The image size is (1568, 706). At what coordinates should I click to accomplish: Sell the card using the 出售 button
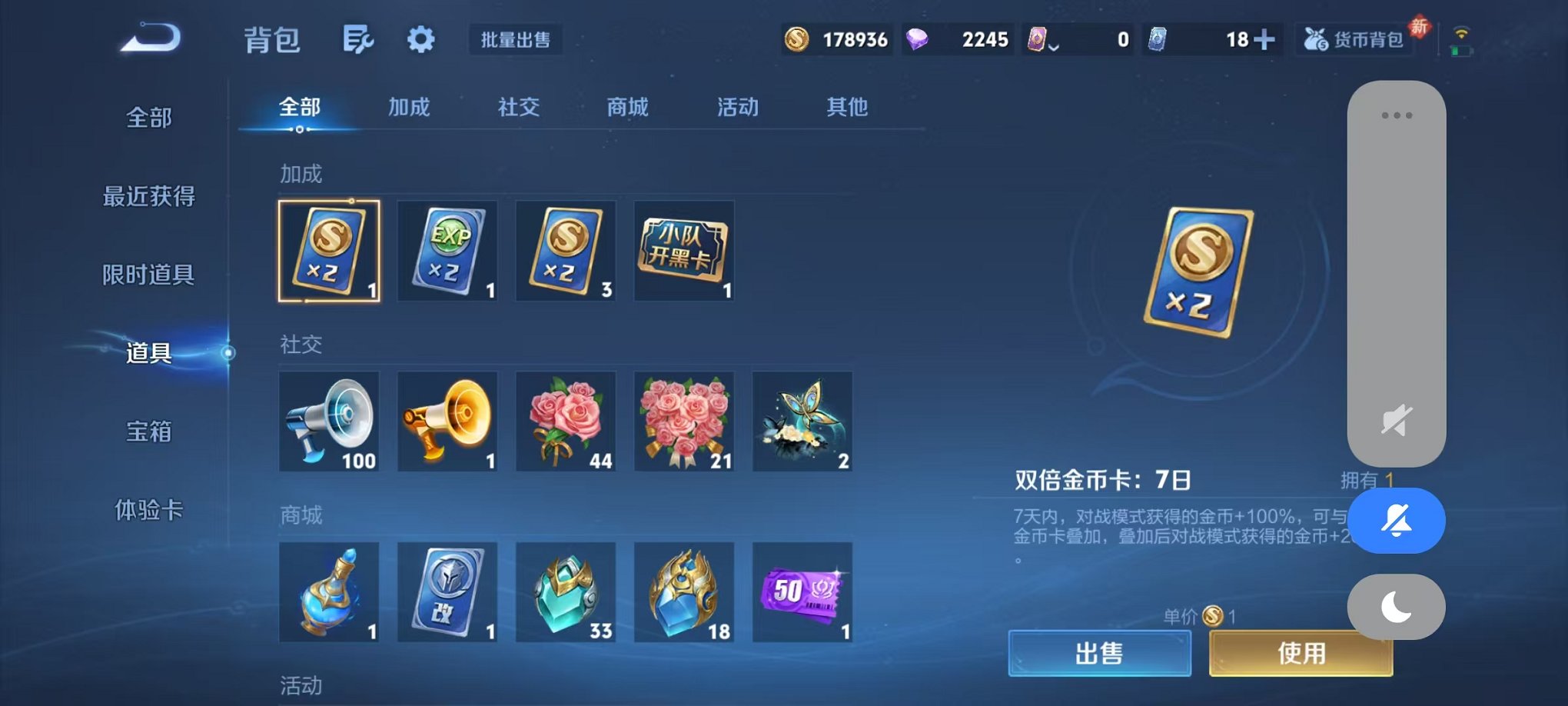1099,653
